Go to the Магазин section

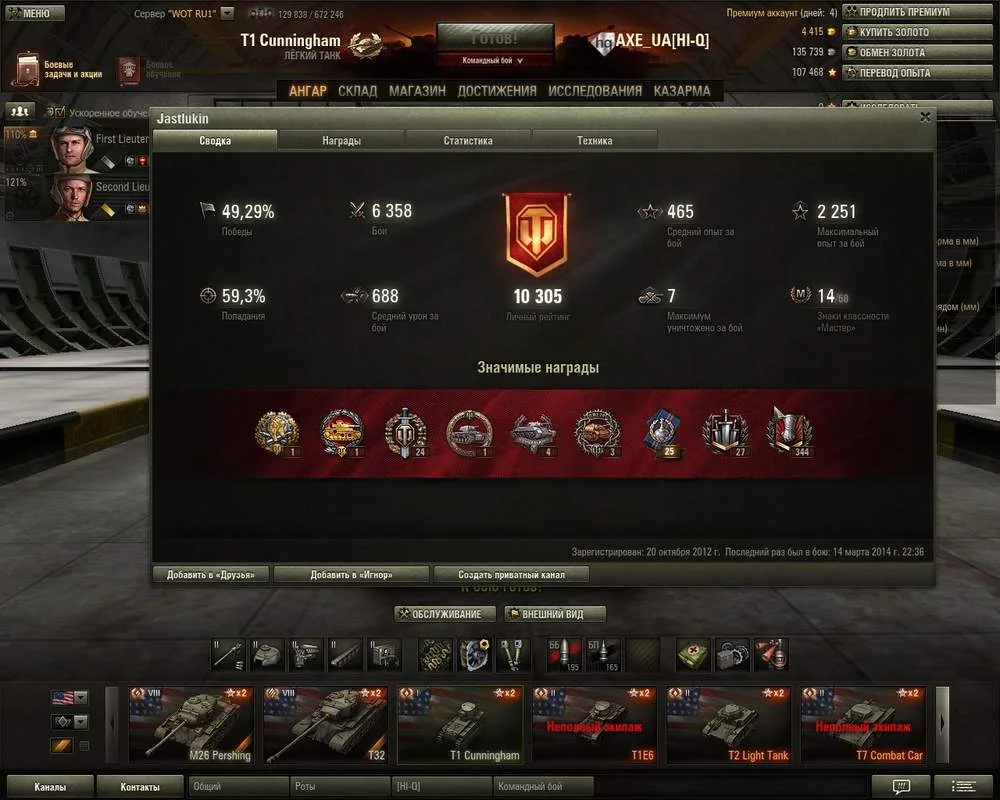click(x=417, y=91)
